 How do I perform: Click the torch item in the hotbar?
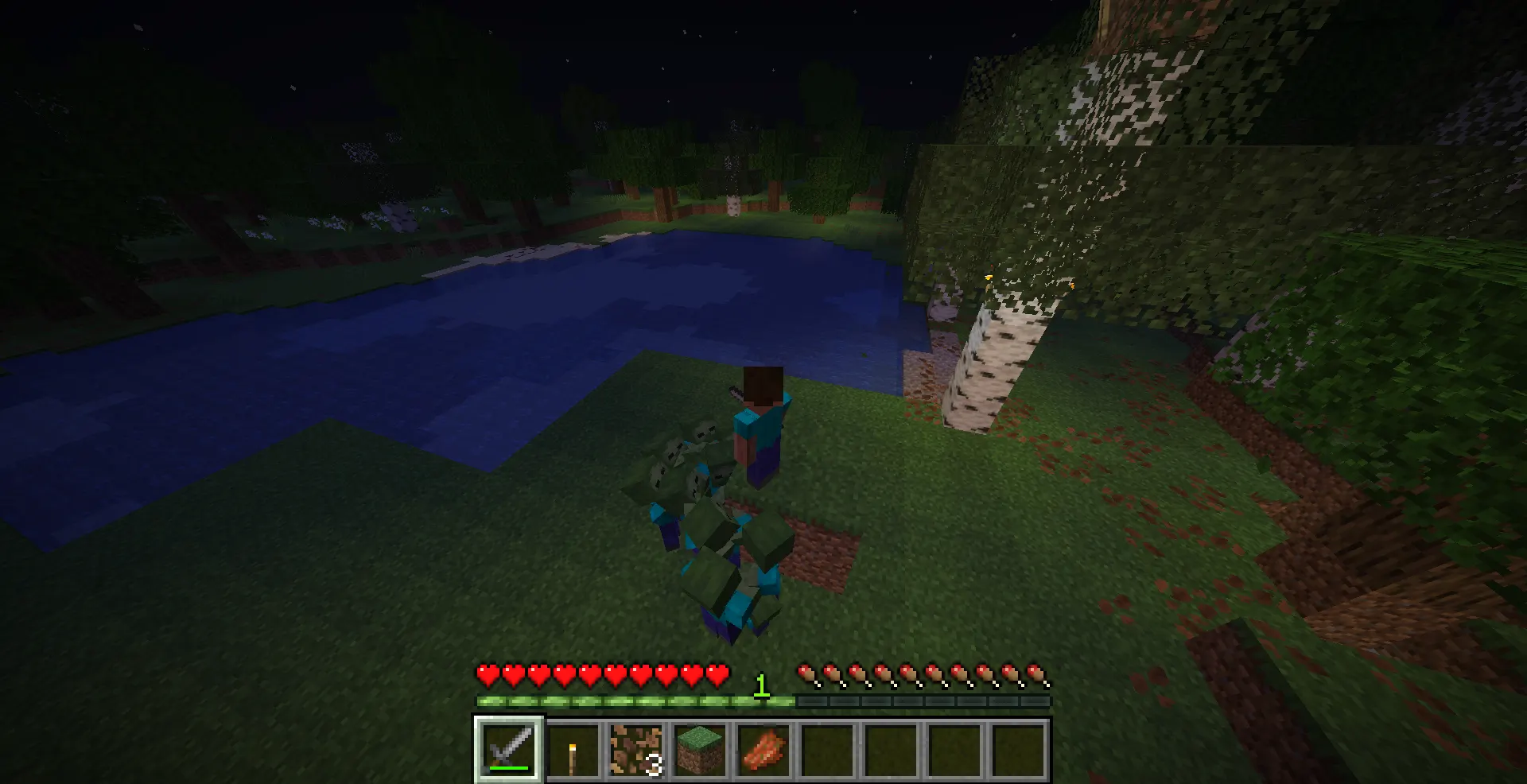[x=573, y=751]
